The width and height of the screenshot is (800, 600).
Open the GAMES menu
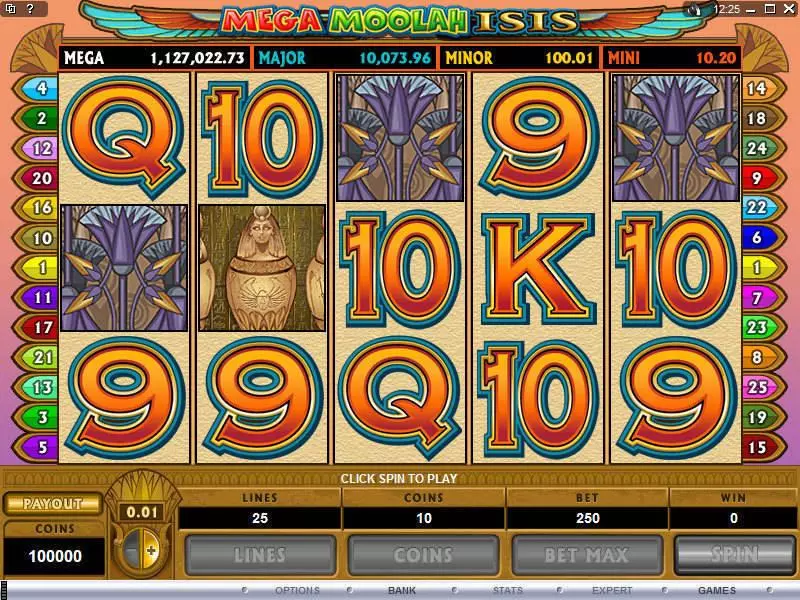[x=717, y=590]
